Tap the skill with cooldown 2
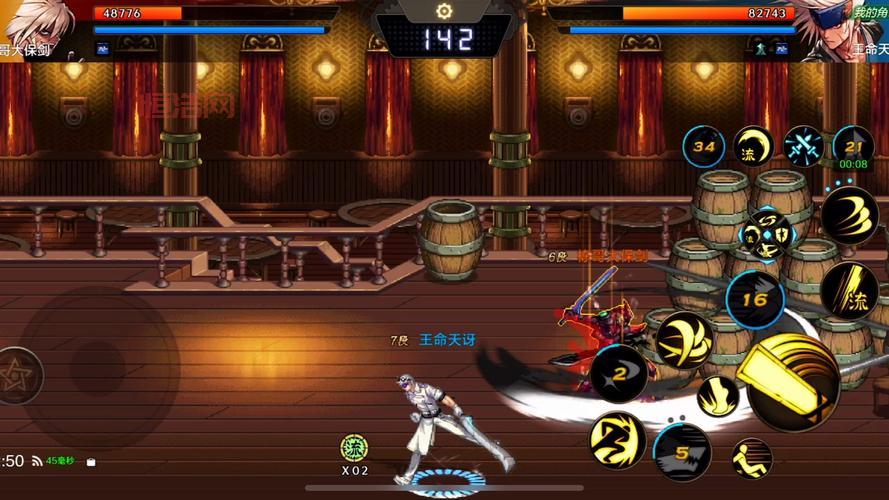 point(618,373)
